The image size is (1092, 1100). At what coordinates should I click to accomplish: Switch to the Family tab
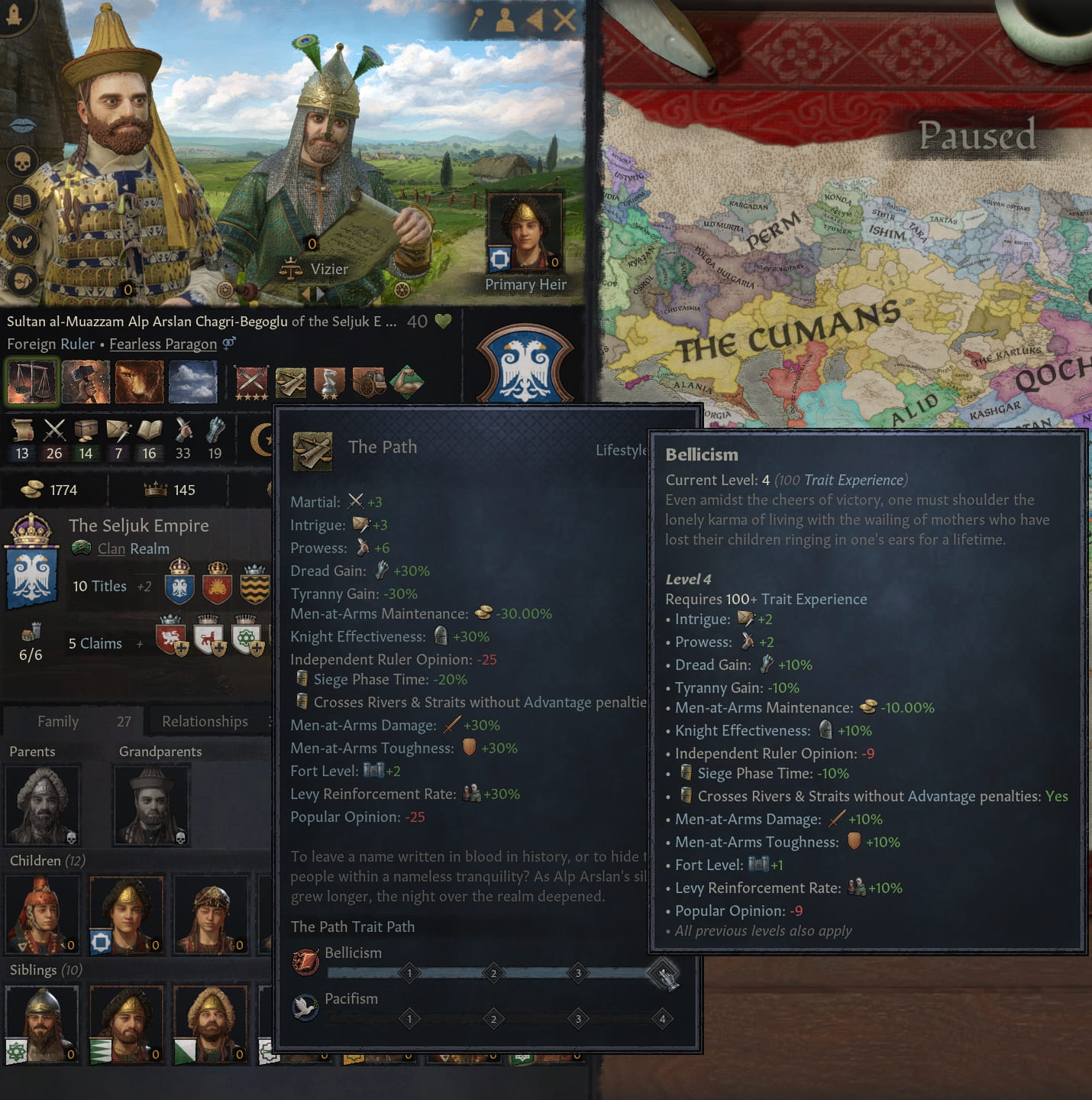click(x=58, y=721)
